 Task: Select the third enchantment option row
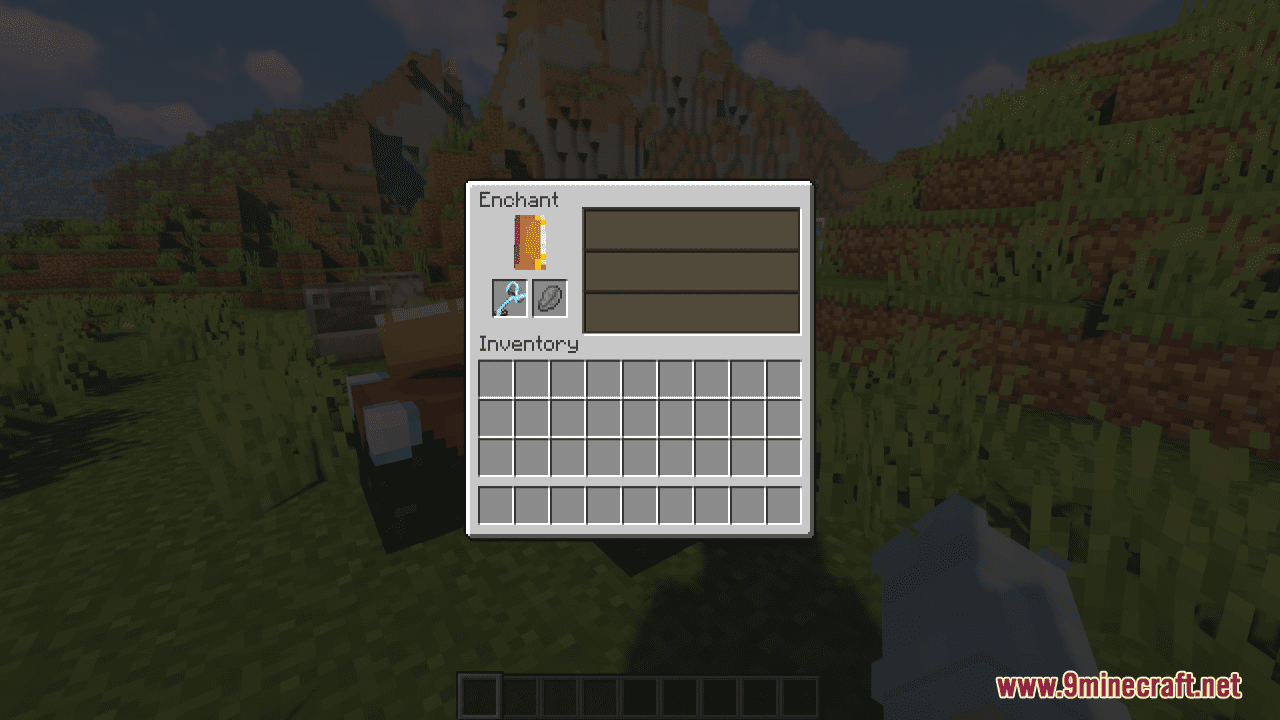coord(691,310)
